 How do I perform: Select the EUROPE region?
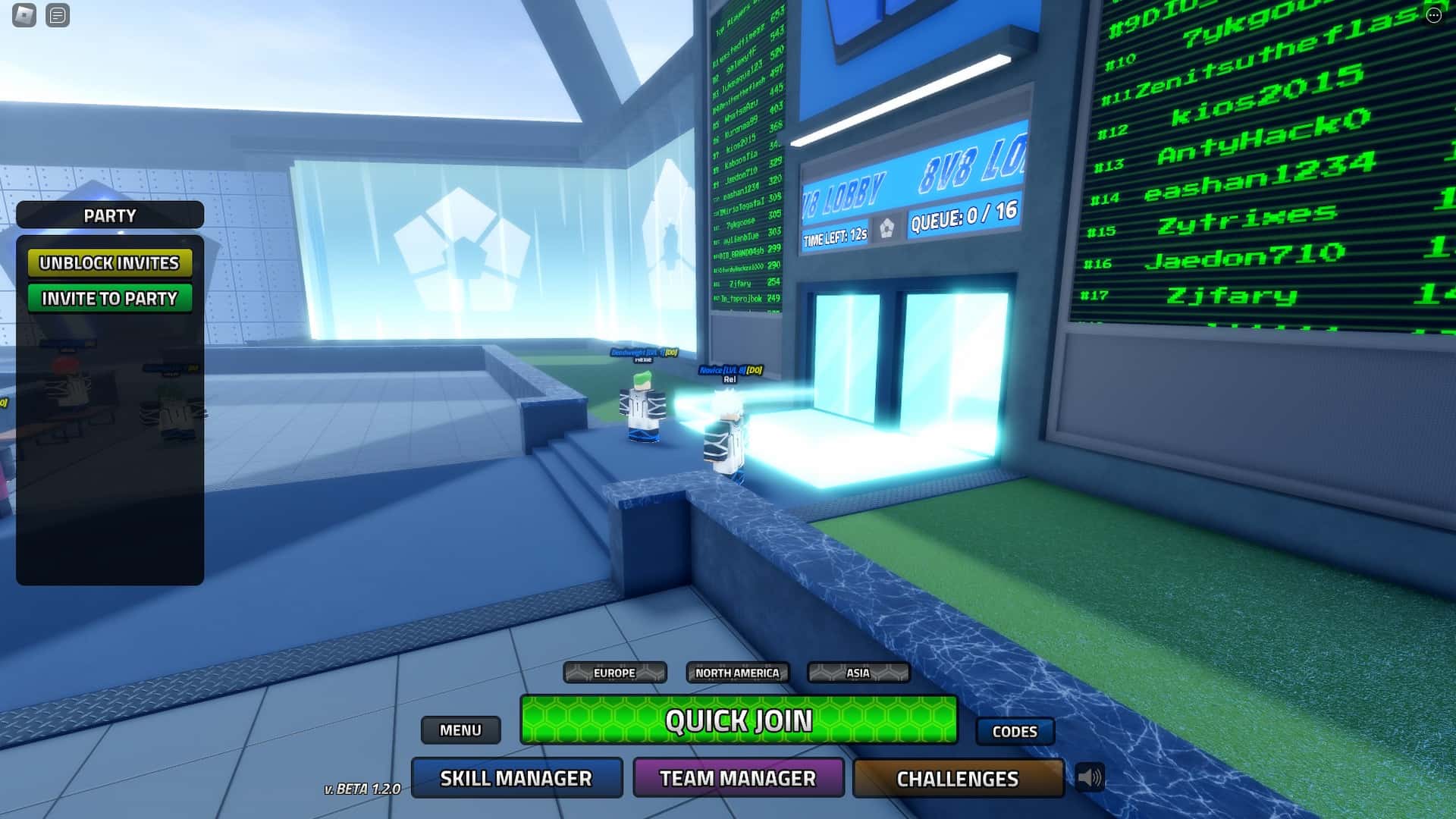tap(615, 673)
